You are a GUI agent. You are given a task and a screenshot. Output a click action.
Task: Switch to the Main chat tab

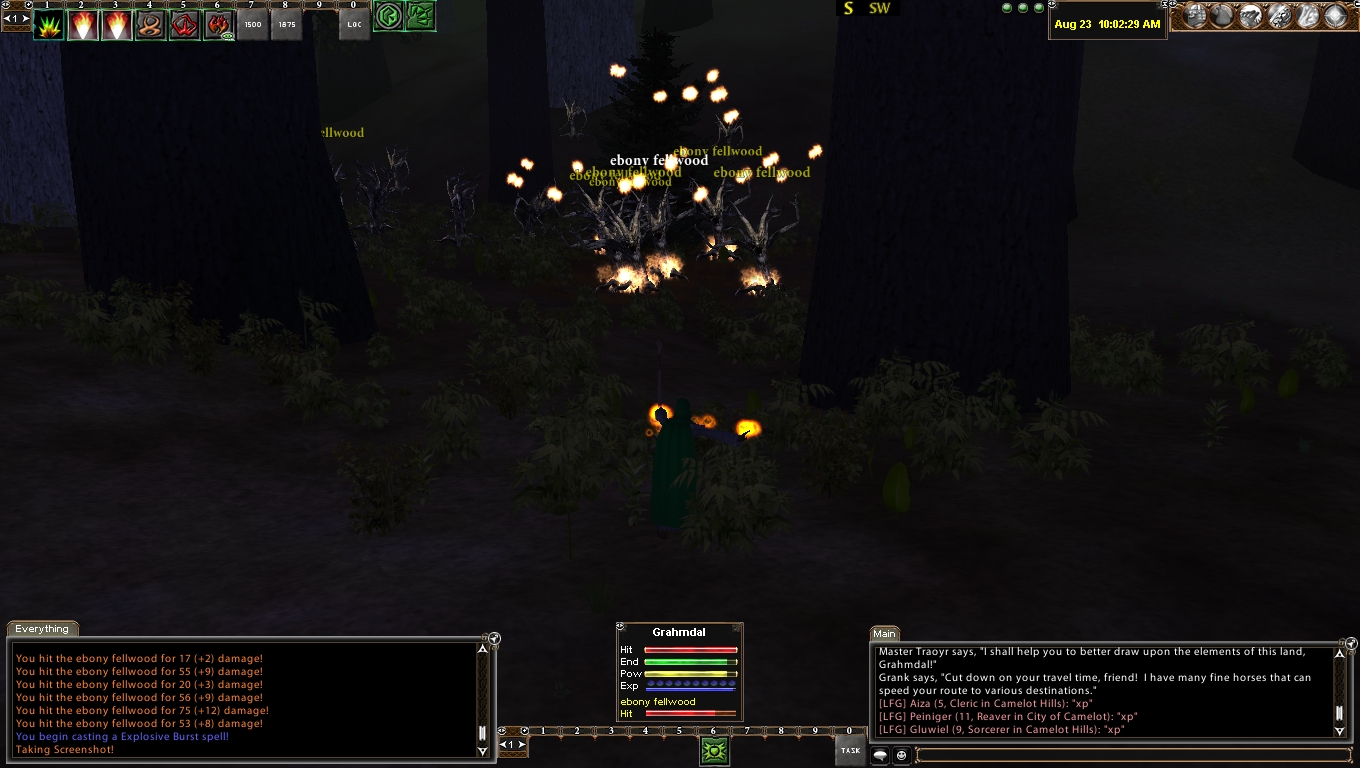[x=884, y=633]
